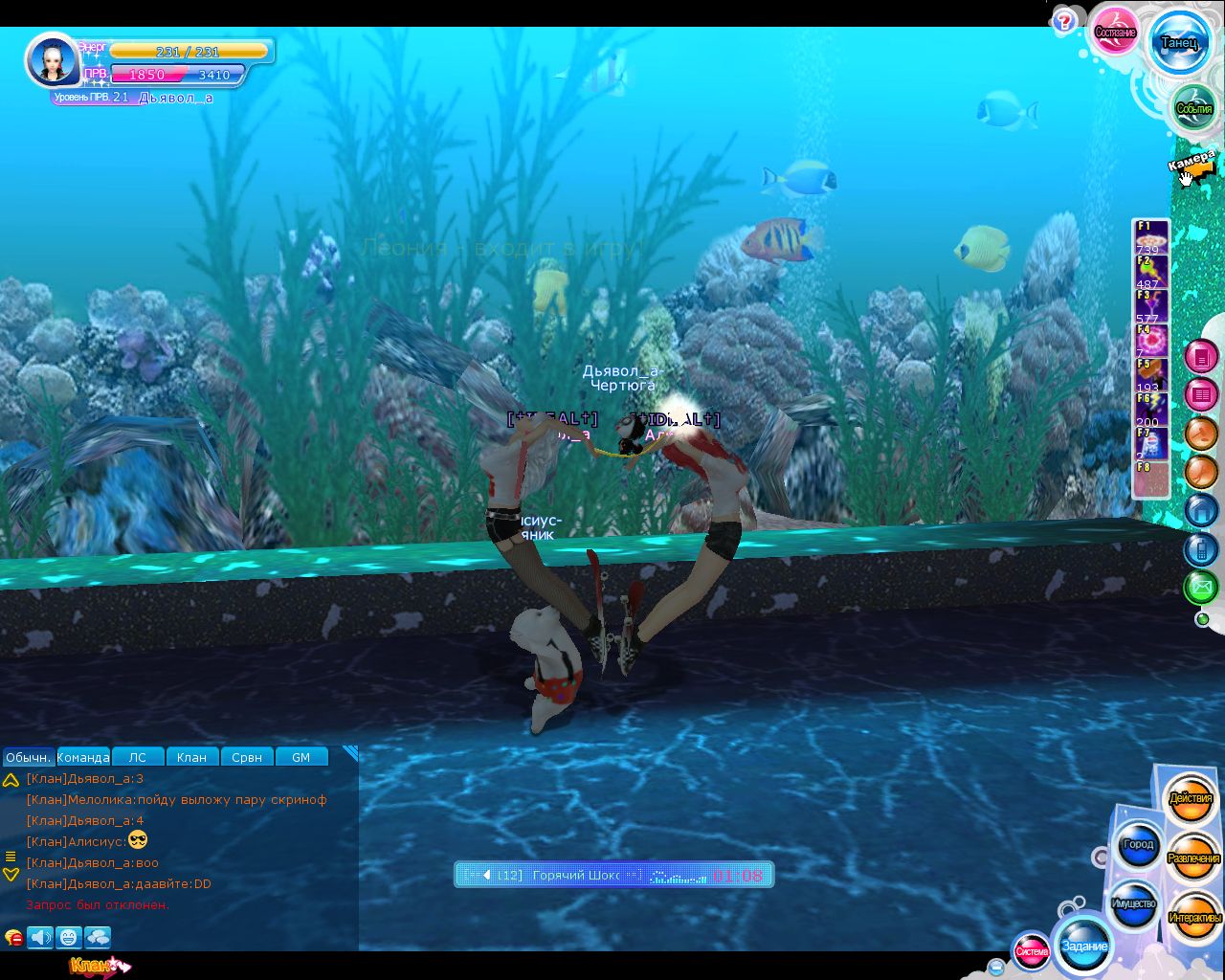
Task: Use the F4 hotbar item
Action: click(1150, 340)
